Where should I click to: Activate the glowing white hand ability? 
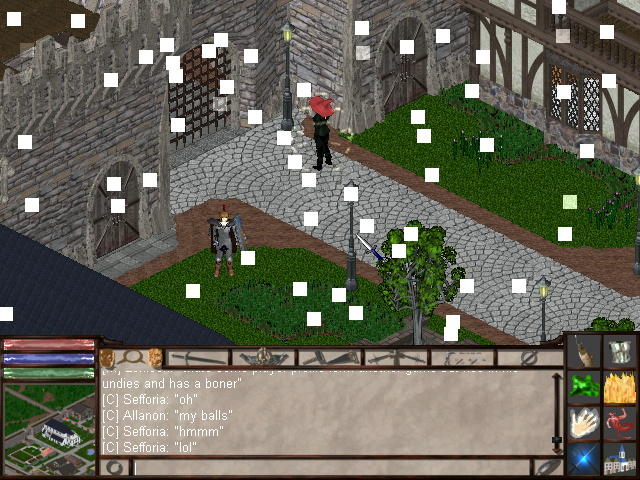coord(585,422)
